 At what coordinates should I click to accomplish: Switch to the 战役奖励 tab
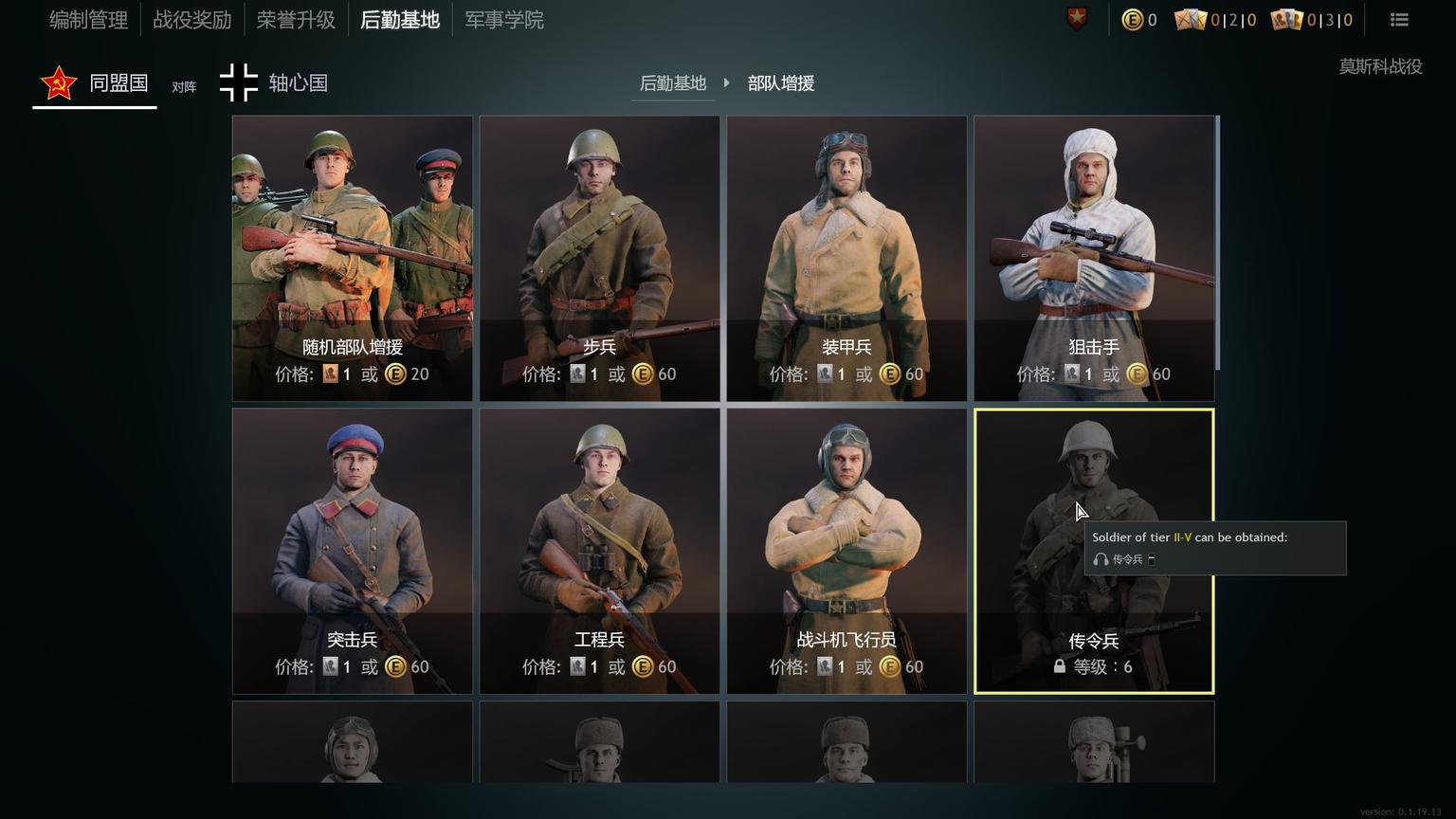192,20
